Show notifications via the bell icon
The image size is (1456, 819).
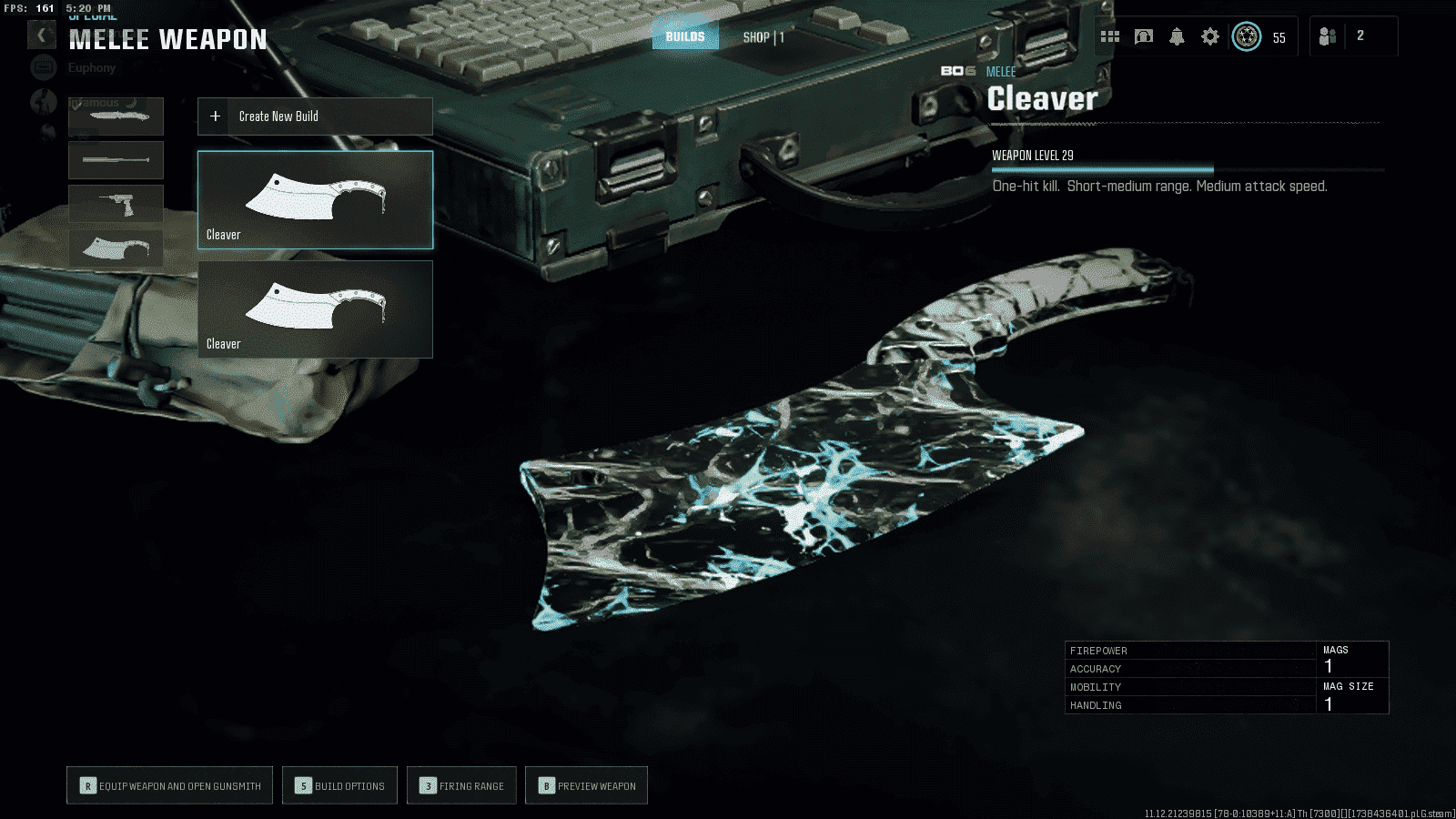1177,36
